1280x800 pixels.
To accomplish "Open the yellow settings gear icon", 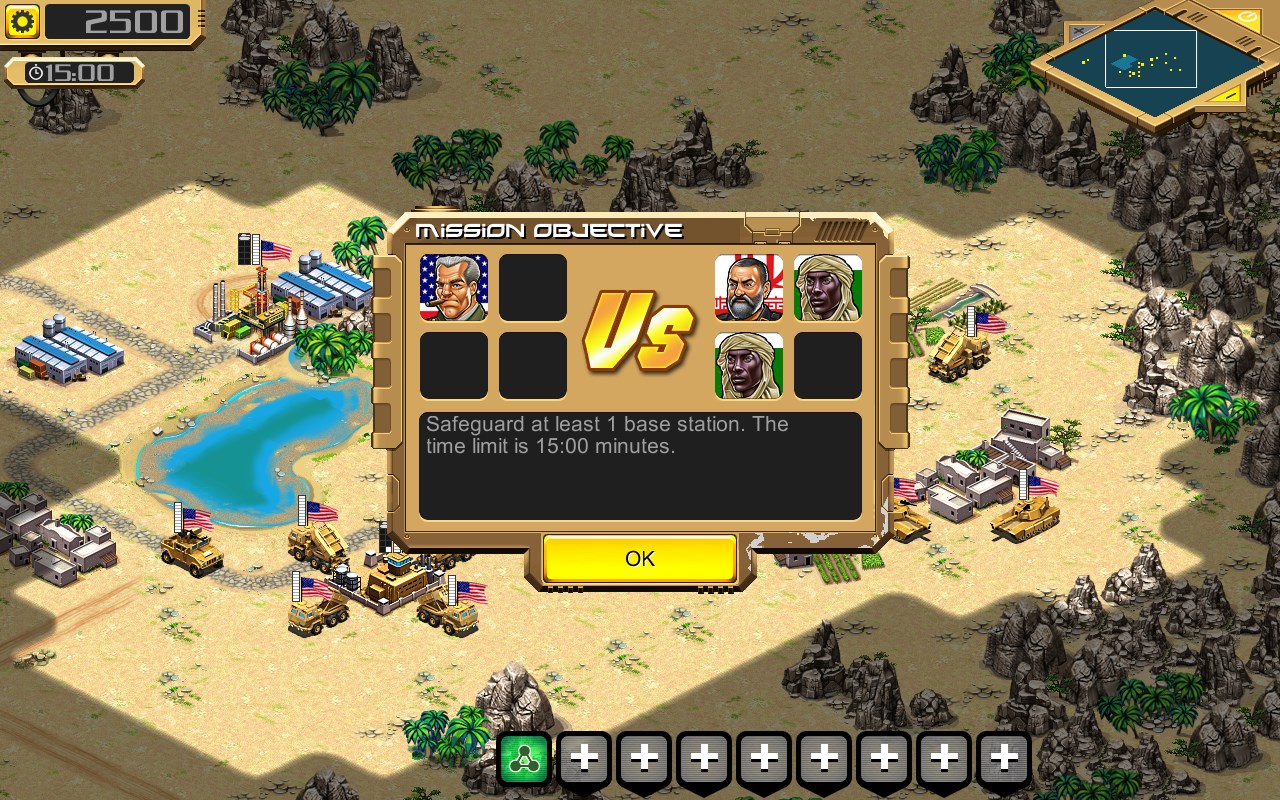I will [x=22, y=21].
